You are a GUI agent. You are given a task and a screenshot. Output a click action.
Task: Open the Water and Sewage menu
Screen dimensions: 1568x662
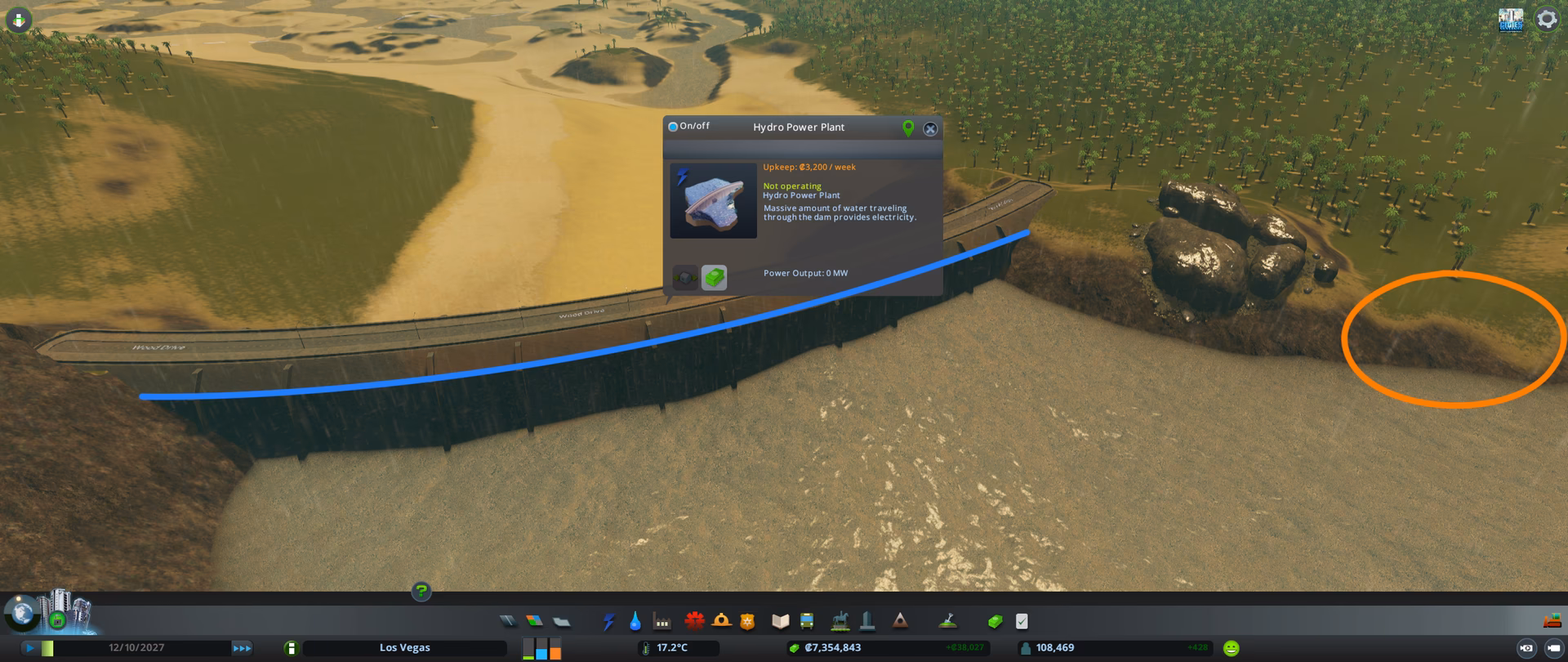[634, 621]
